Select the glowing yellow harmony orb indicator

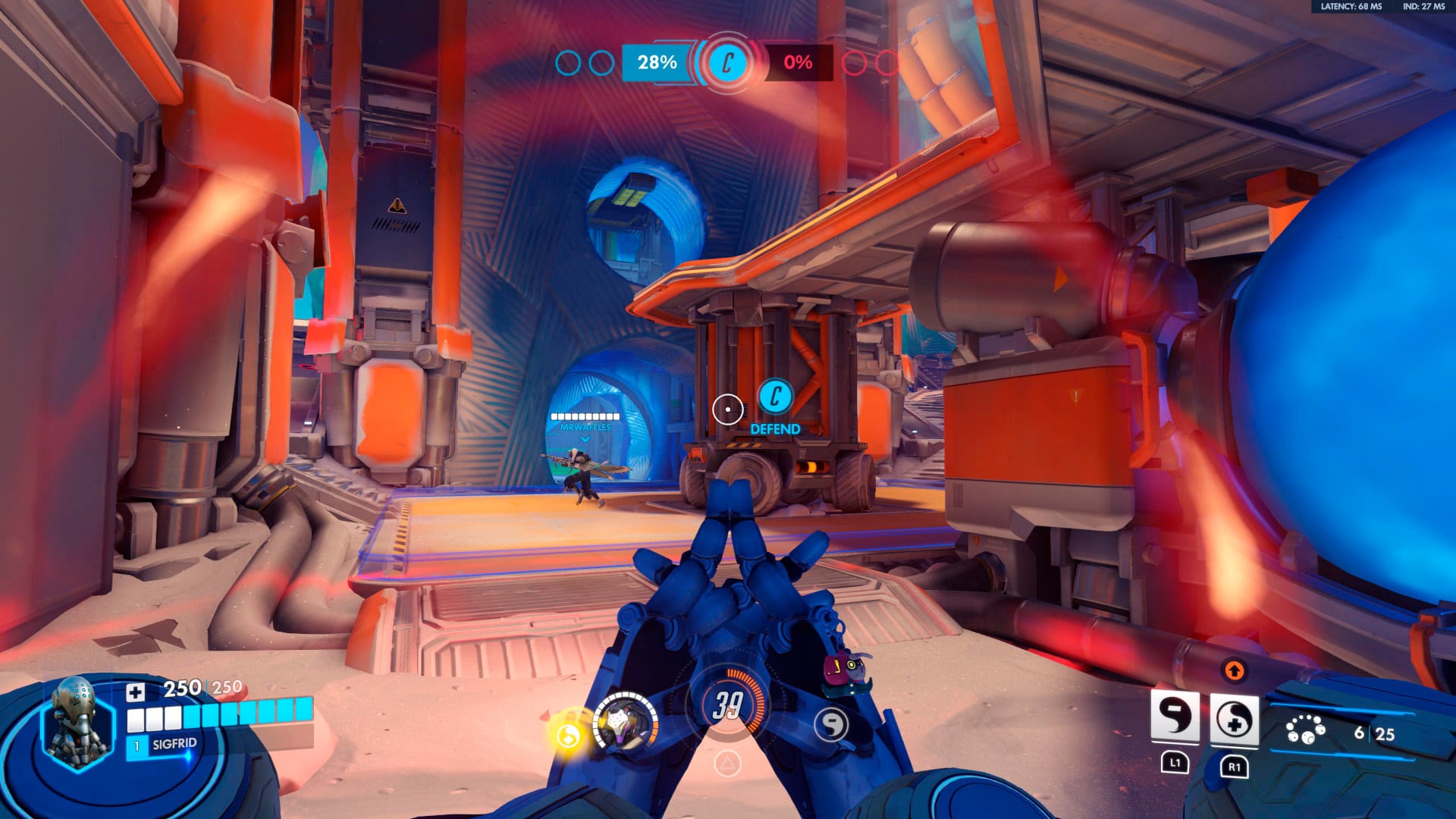(x=569, y=733)
